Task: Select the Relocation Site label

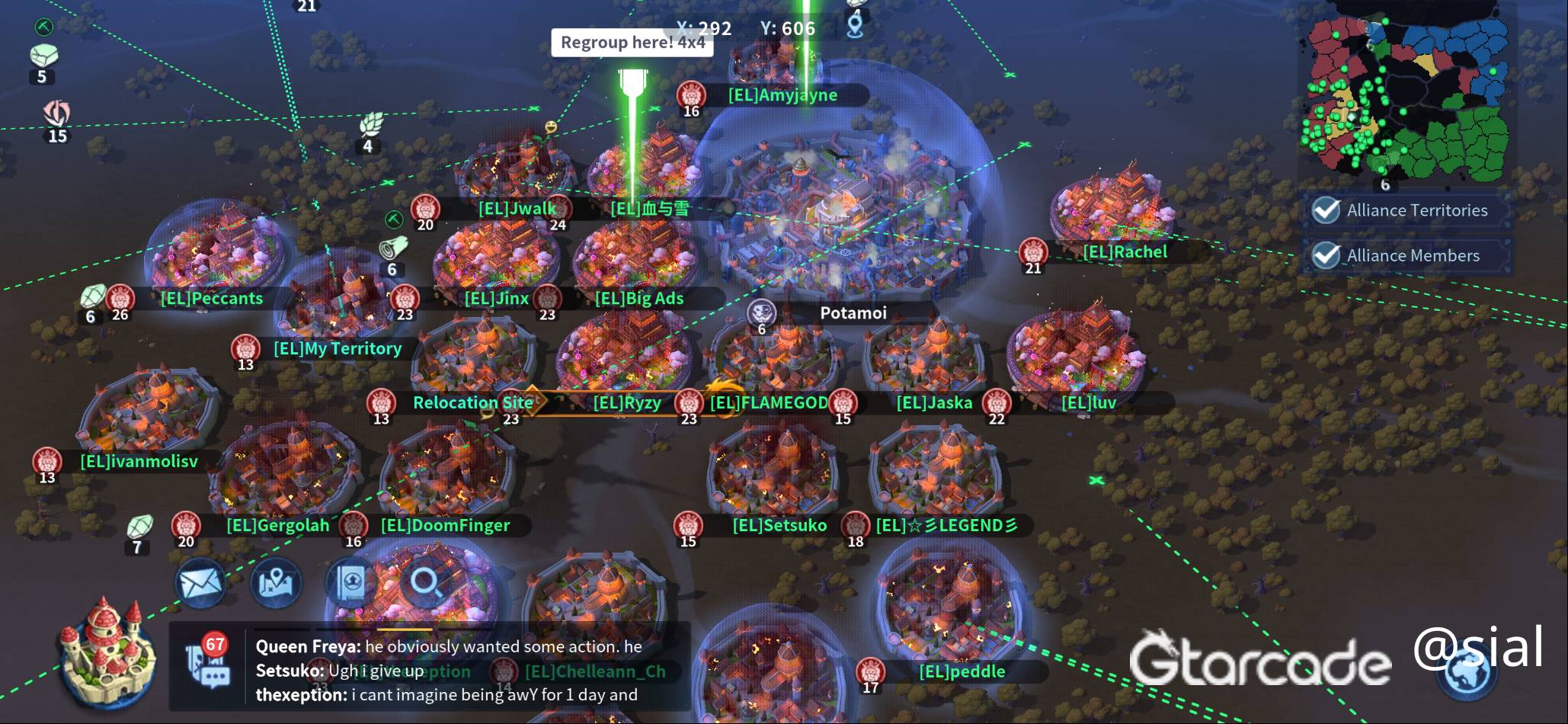Action: 472,402
